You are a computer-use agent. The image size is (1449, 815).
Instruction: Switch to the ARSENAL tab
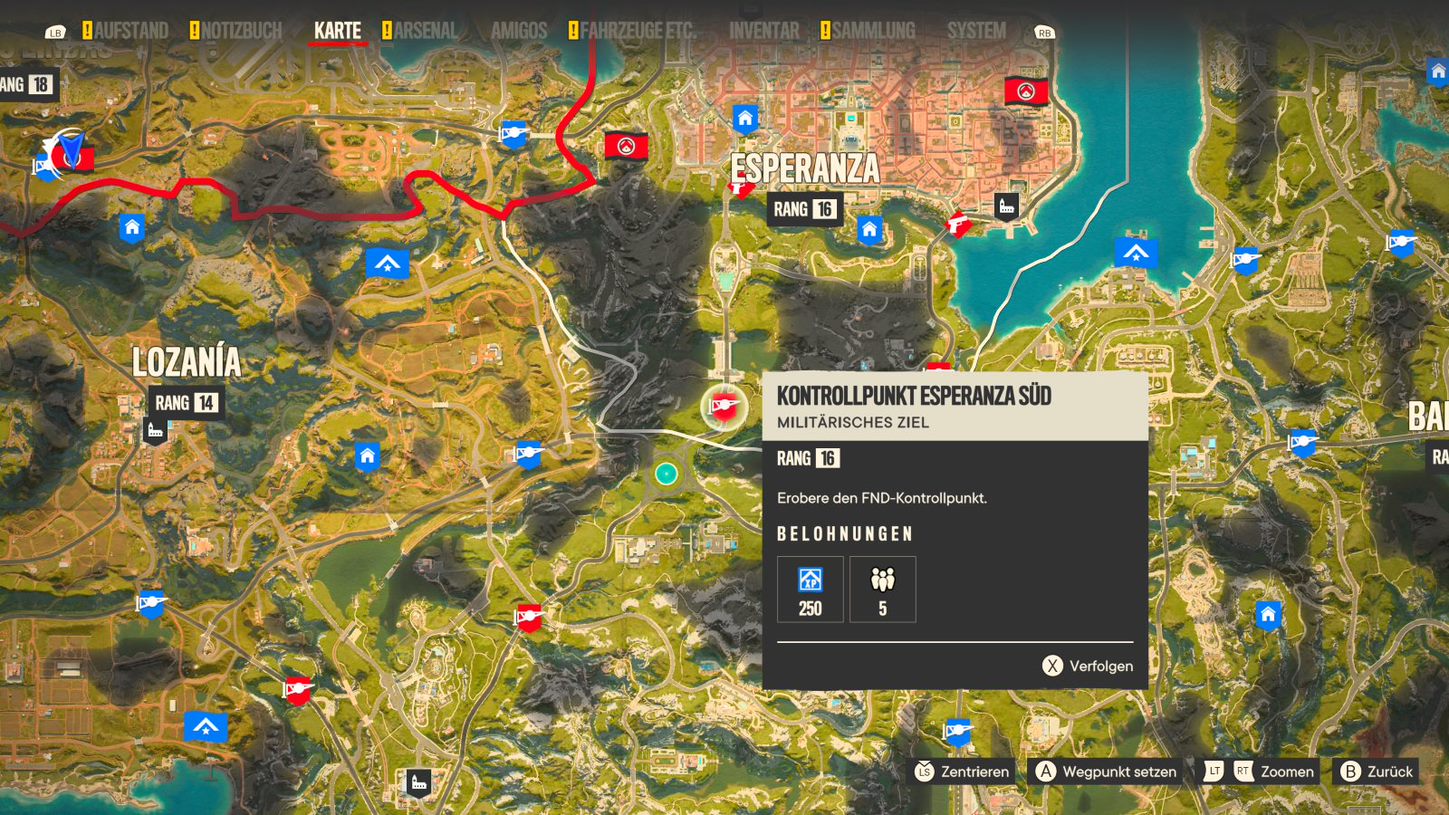pyautogui.click(x=425, y=30)
